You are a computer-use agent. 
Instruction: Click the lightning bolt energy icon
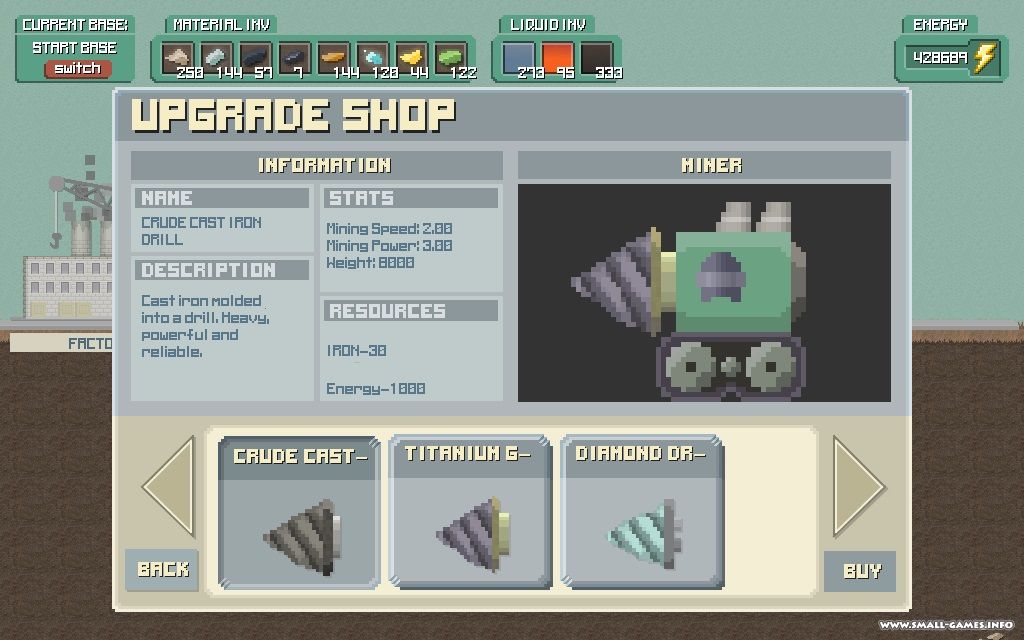(x=985, y=58)
